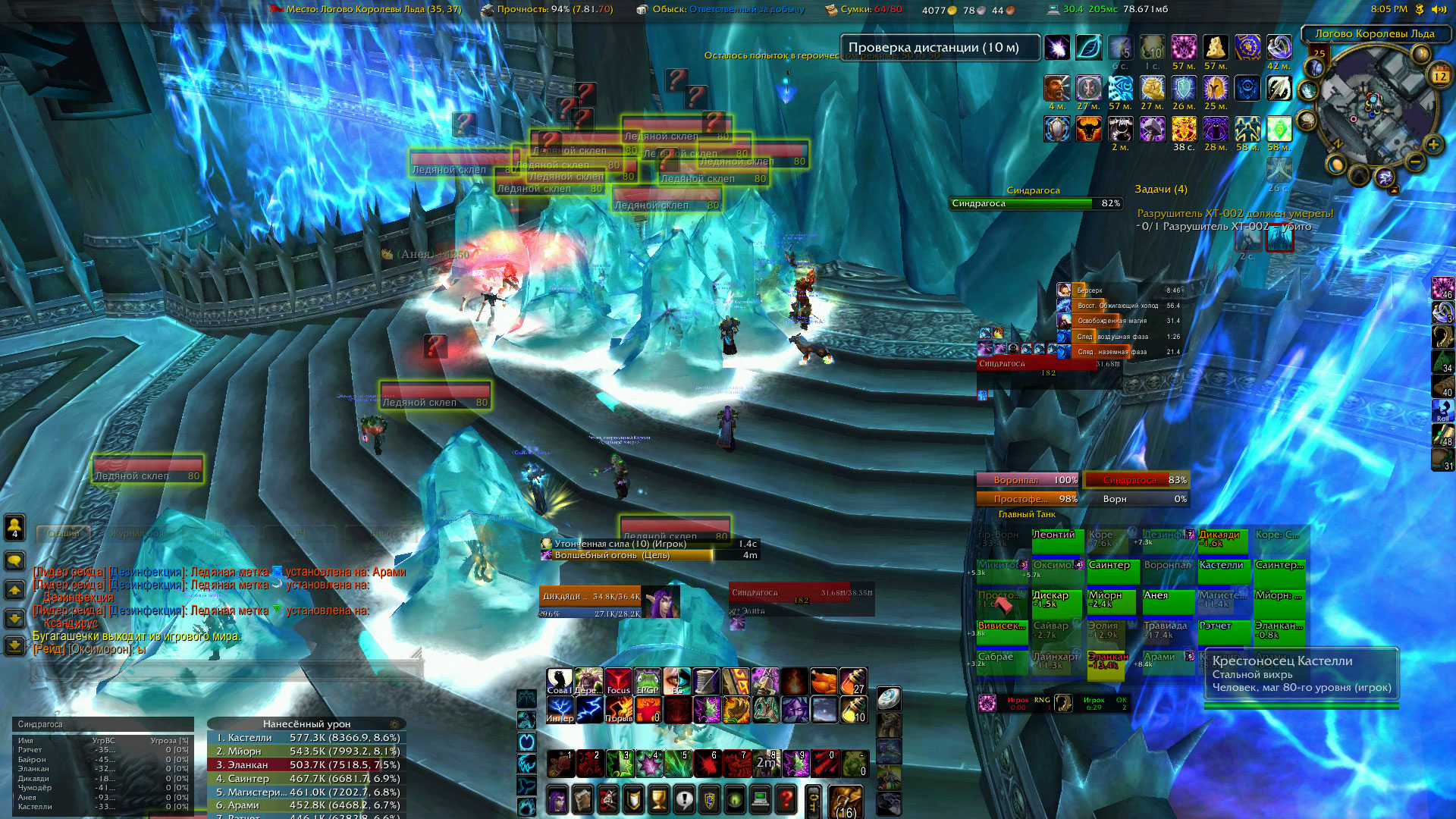This screenshot has height=819, width=1456.
Task: Cast the ability labeled Порыв
Action: [x=618, y=711]
